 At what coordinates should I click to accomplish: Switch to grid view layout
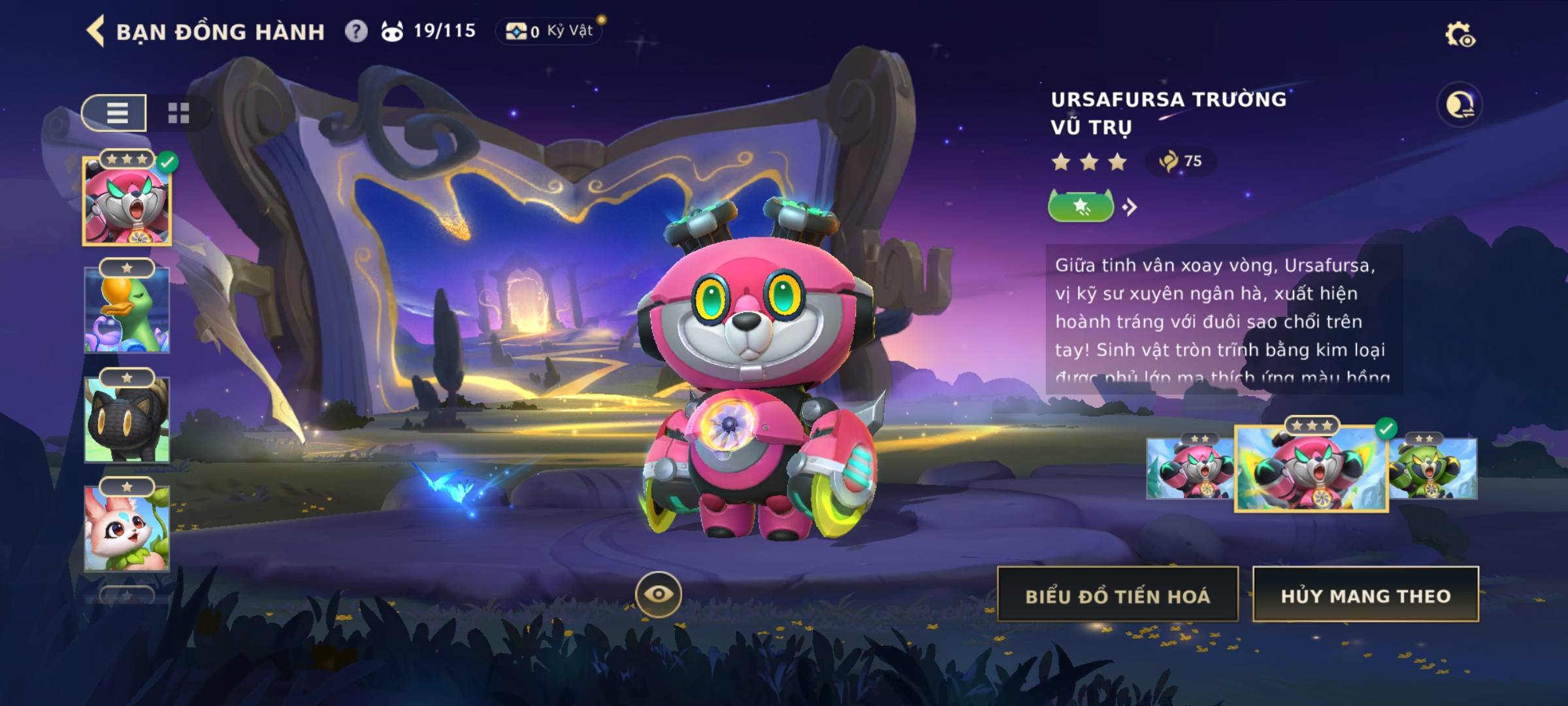[x=178, y=113]
